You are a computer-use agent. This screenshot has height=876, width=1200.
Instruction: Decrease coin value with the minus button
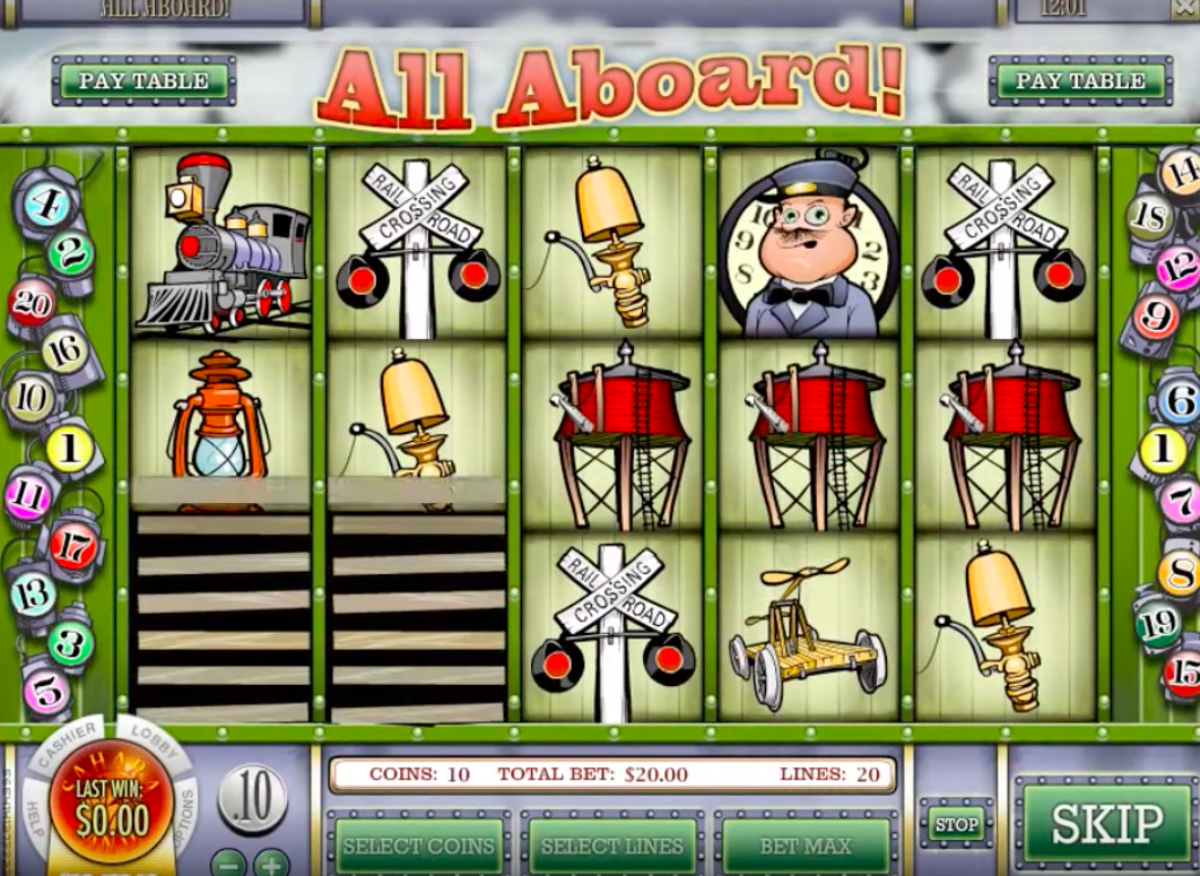coord(228,862)
